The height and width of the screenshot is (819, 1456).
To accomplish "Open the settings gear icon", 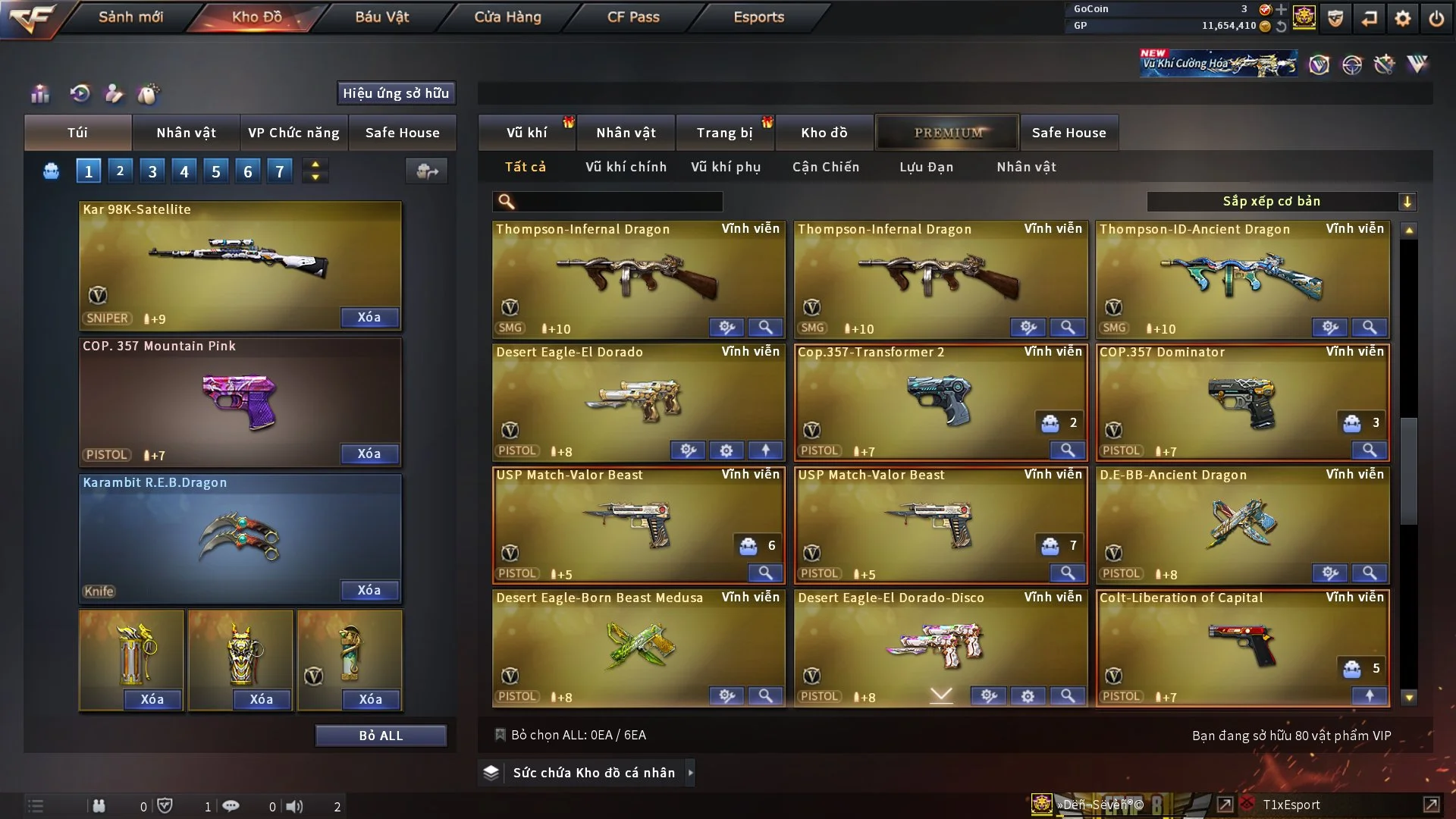I will click(1403, 18).
